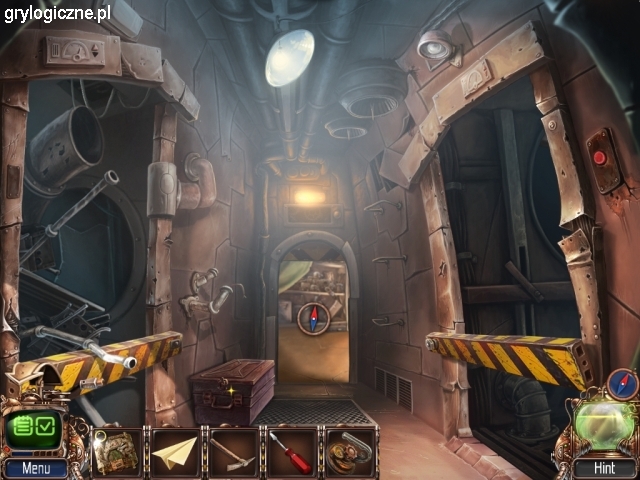Follow the compass marker at the doorway
The height and width of the screenshot is (480, 640).
tap(313, 317)
